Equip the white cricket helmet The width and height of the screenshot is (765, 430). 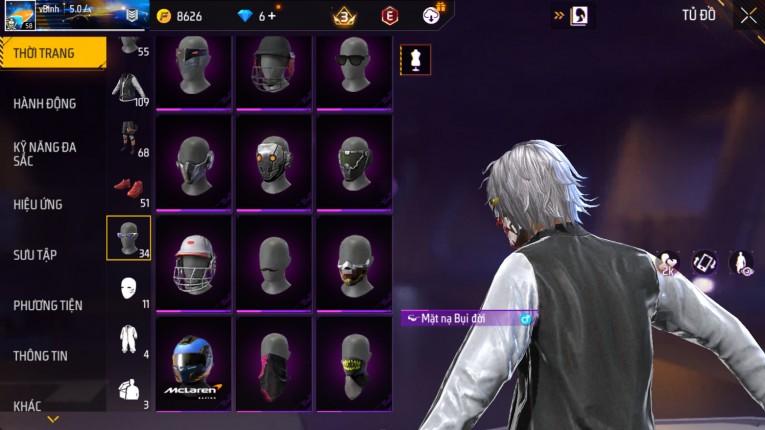click(x=193, y=262)
